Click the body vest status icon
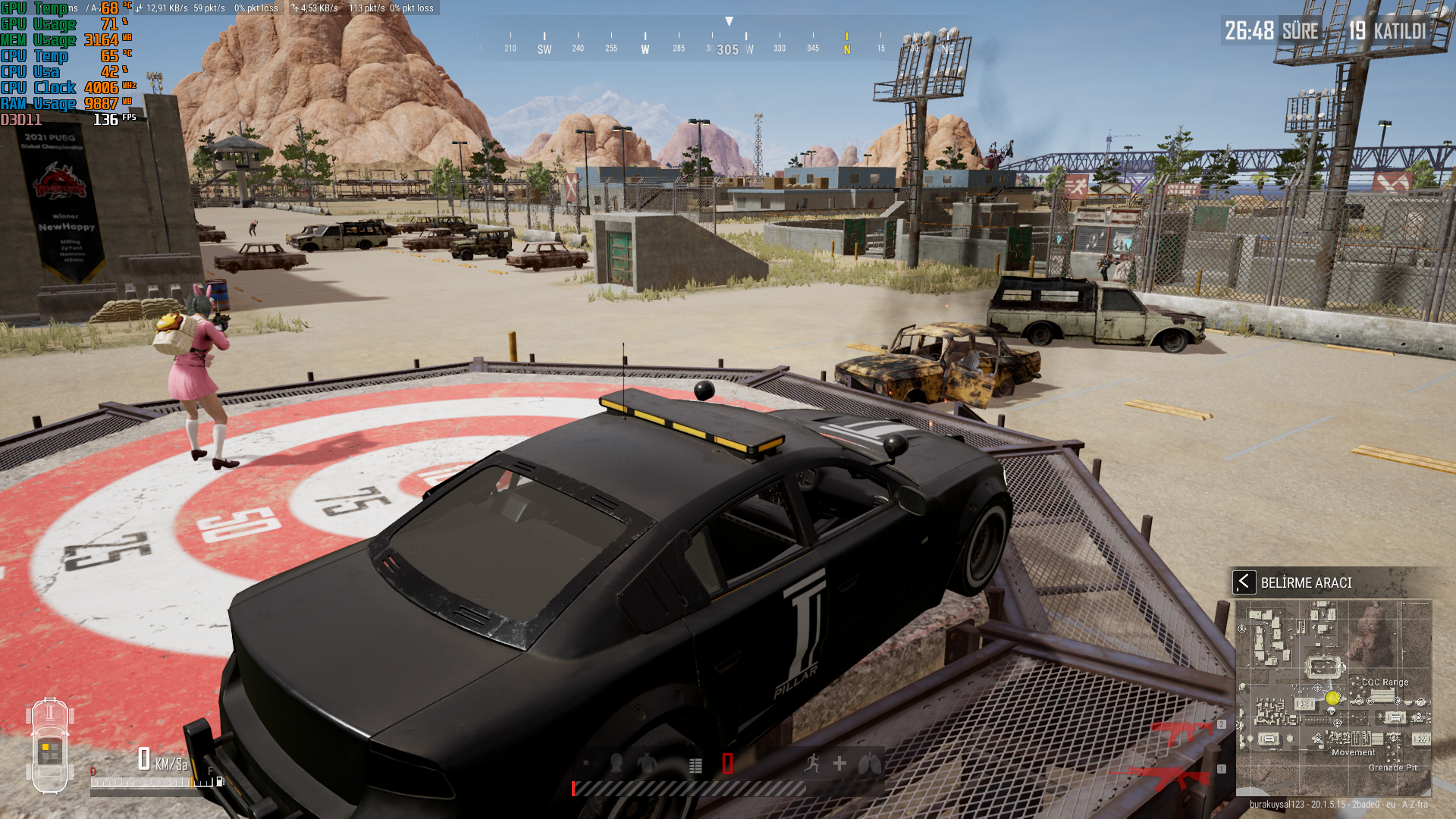Viewport: 1456px width, 819px height. 647,764
